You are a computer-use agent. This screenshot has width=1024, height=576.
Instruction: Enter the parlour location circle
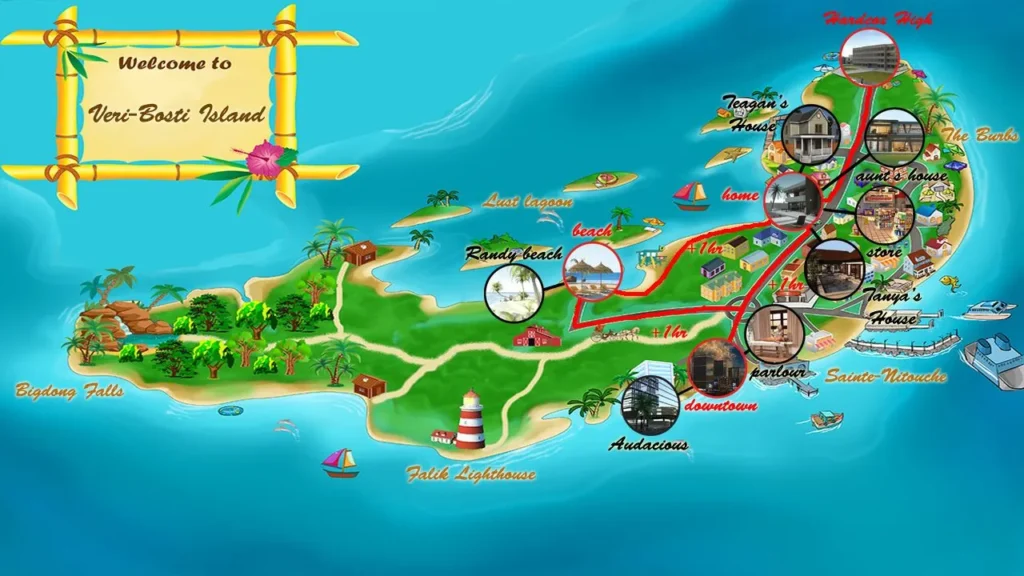(x=774, y=334)
